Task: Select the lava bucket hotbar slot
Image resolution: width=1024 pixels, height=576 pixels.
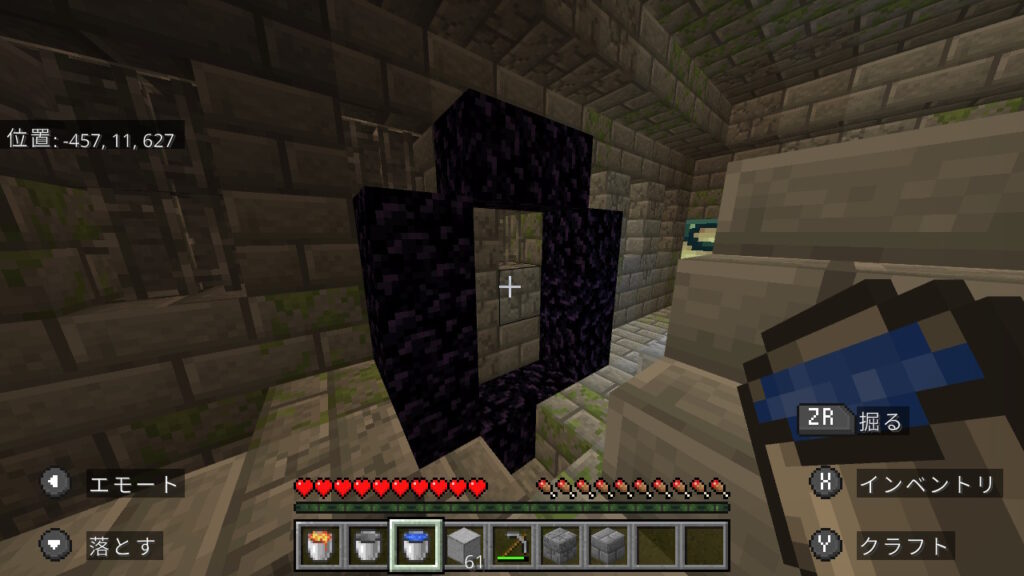Action: coord(319,545)
